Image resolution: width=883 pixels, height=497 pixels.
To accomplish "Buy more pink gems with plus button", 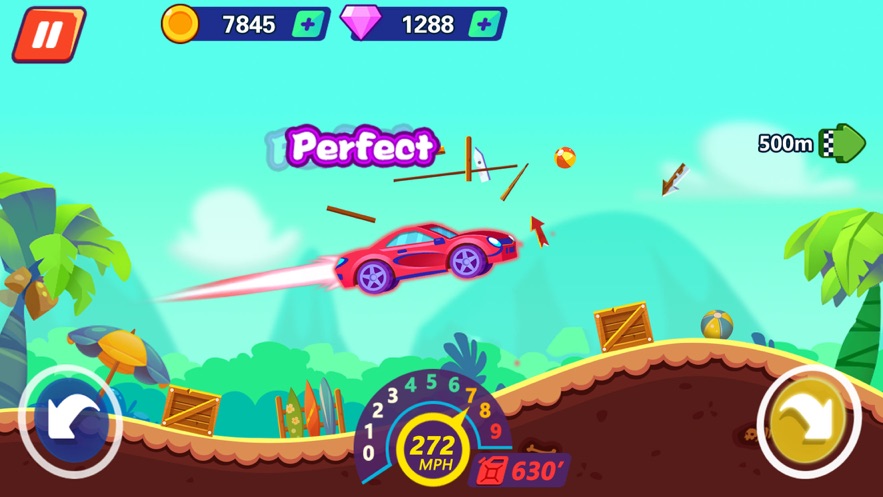I will [486, 25].
